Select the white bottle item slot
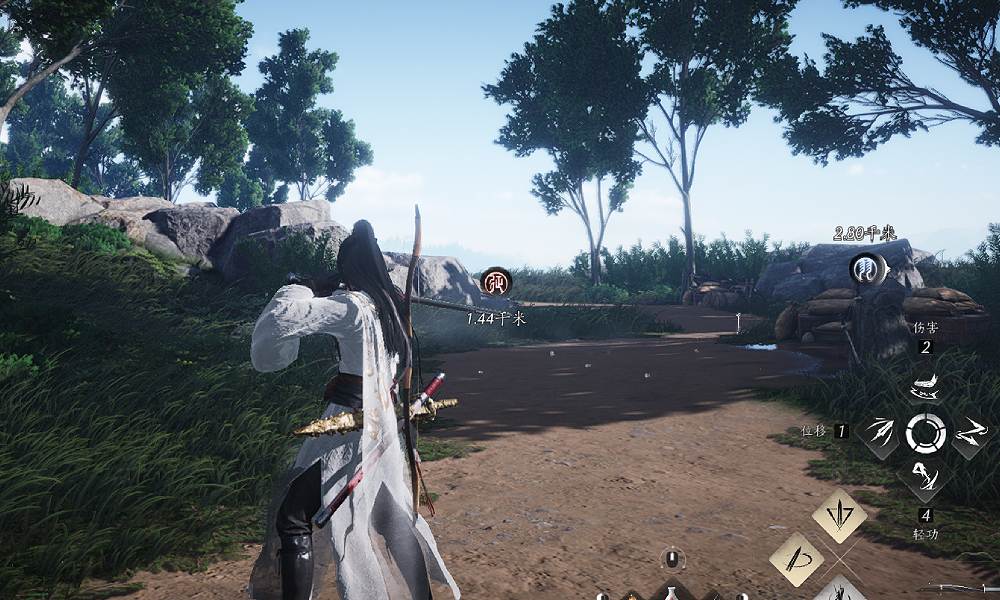 coord(673,592)
